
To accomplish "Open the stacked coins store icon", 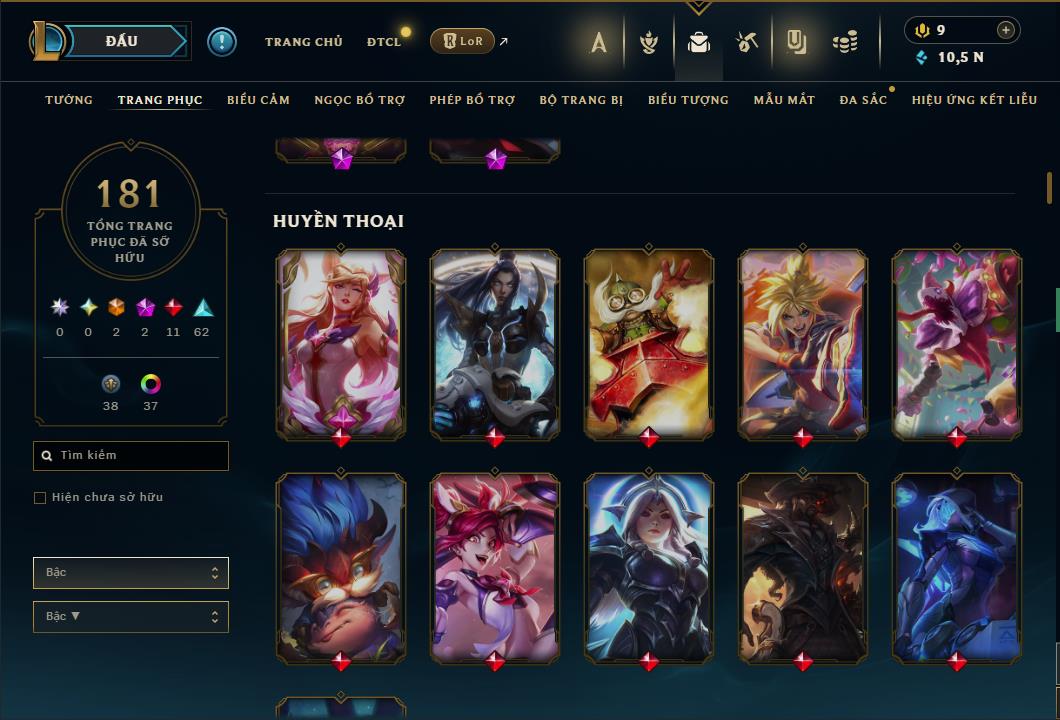I will click(845, 42).
